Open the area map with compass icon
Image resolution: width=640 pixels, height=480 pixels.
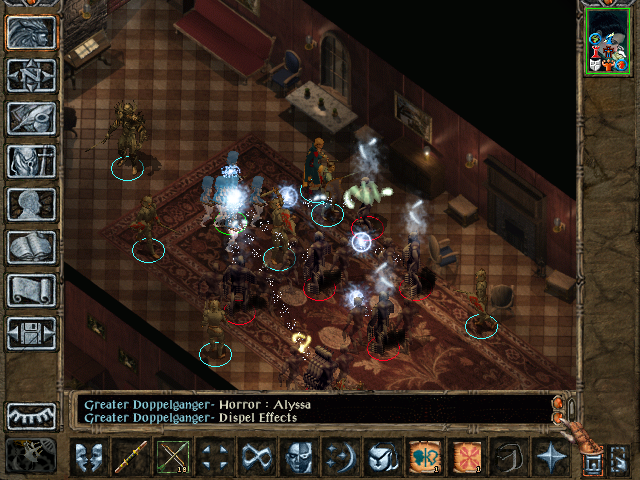[31, 76]
